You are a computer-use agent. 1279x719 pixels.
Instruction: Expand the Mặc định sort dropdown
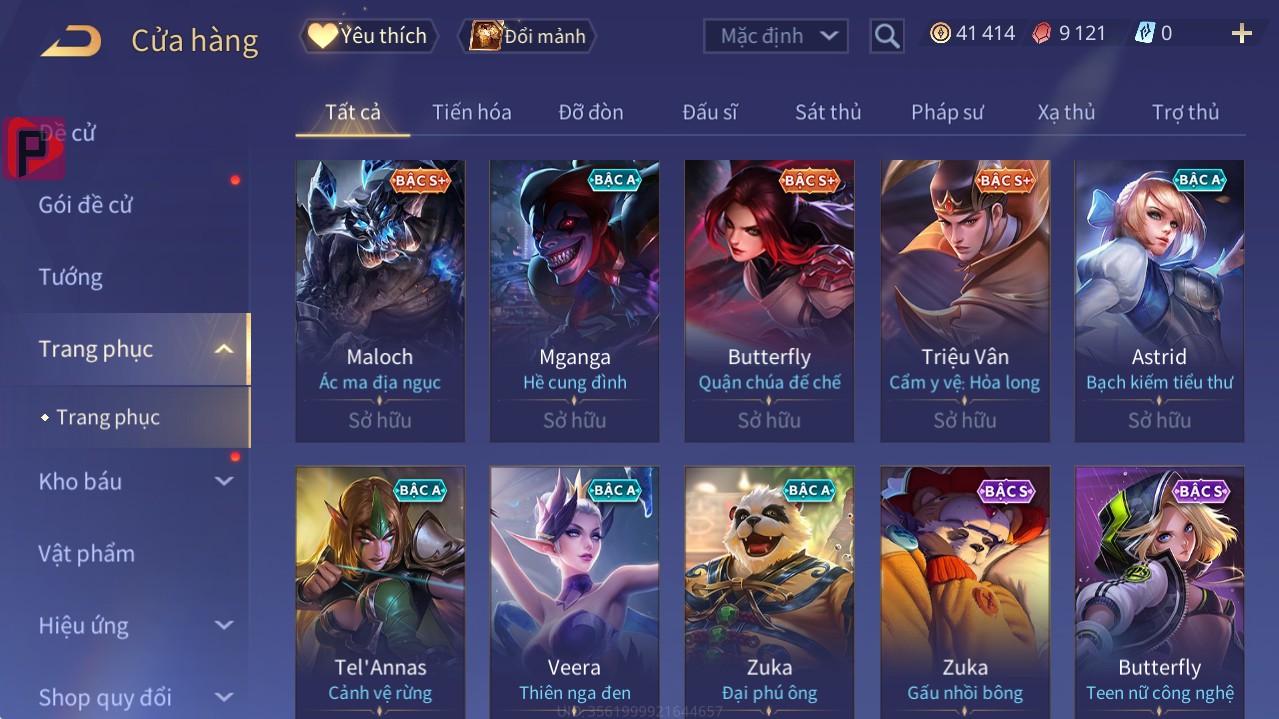click(776, 36)
